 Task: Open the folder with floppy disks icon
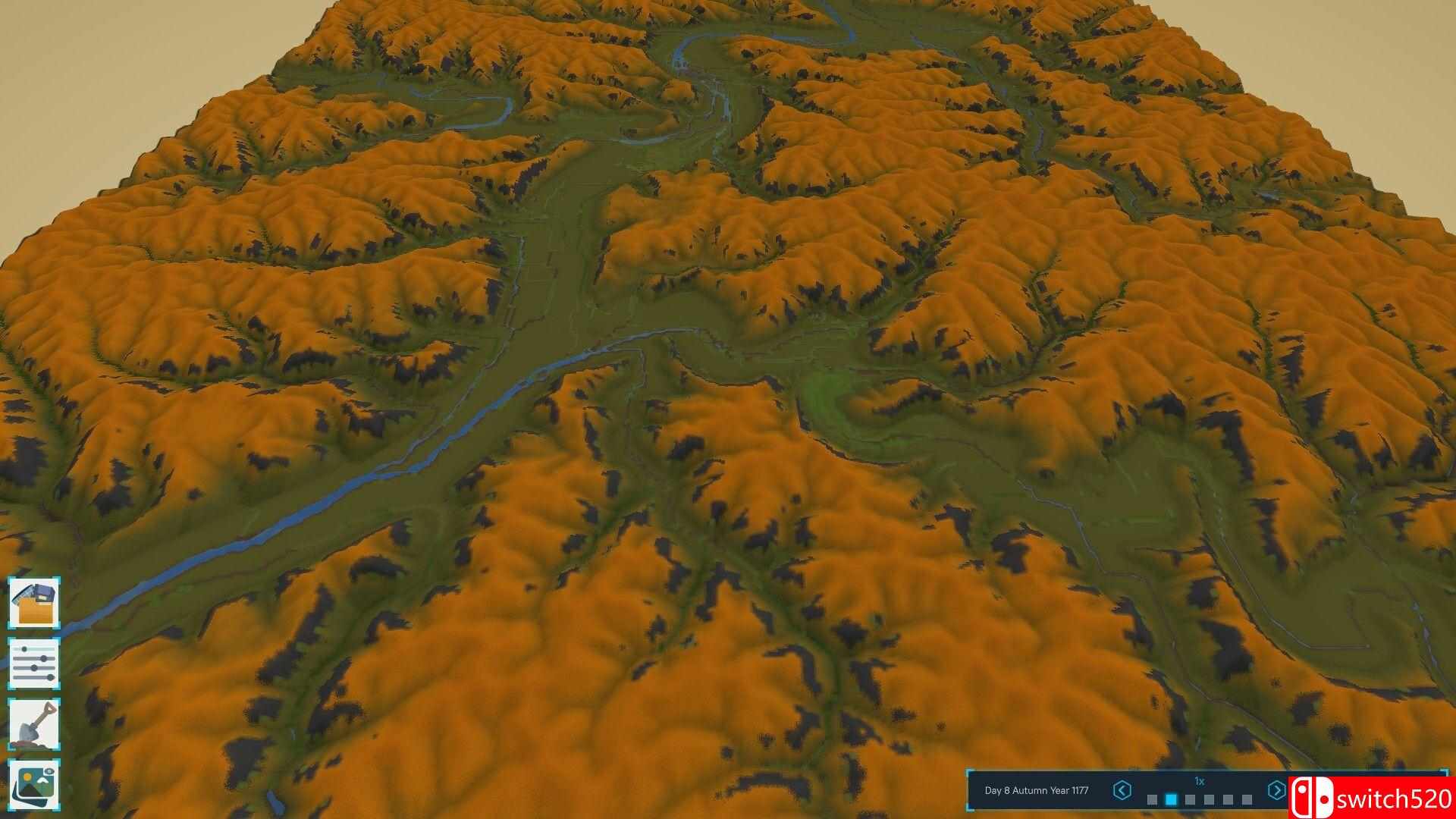(x=34, y=602)
